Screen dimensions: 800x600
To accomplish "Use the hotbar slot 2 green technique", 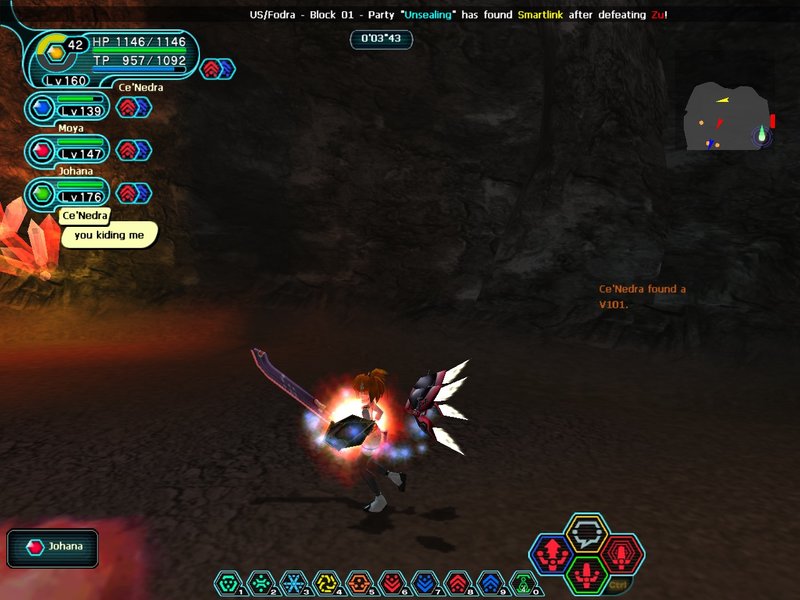I will pyautogui.click(x=261, y=583).
